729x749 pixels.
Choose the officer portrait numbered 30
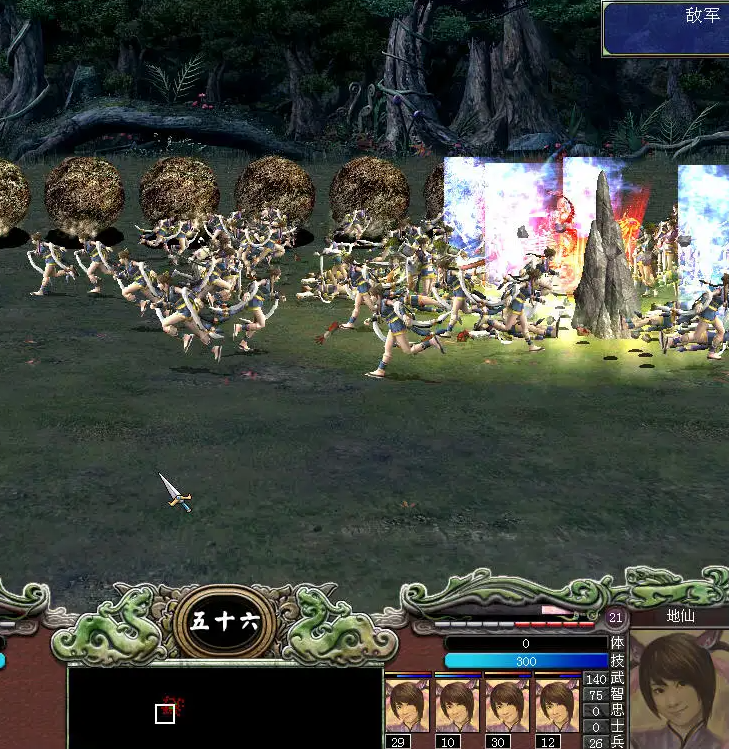(x=508, y=705)
